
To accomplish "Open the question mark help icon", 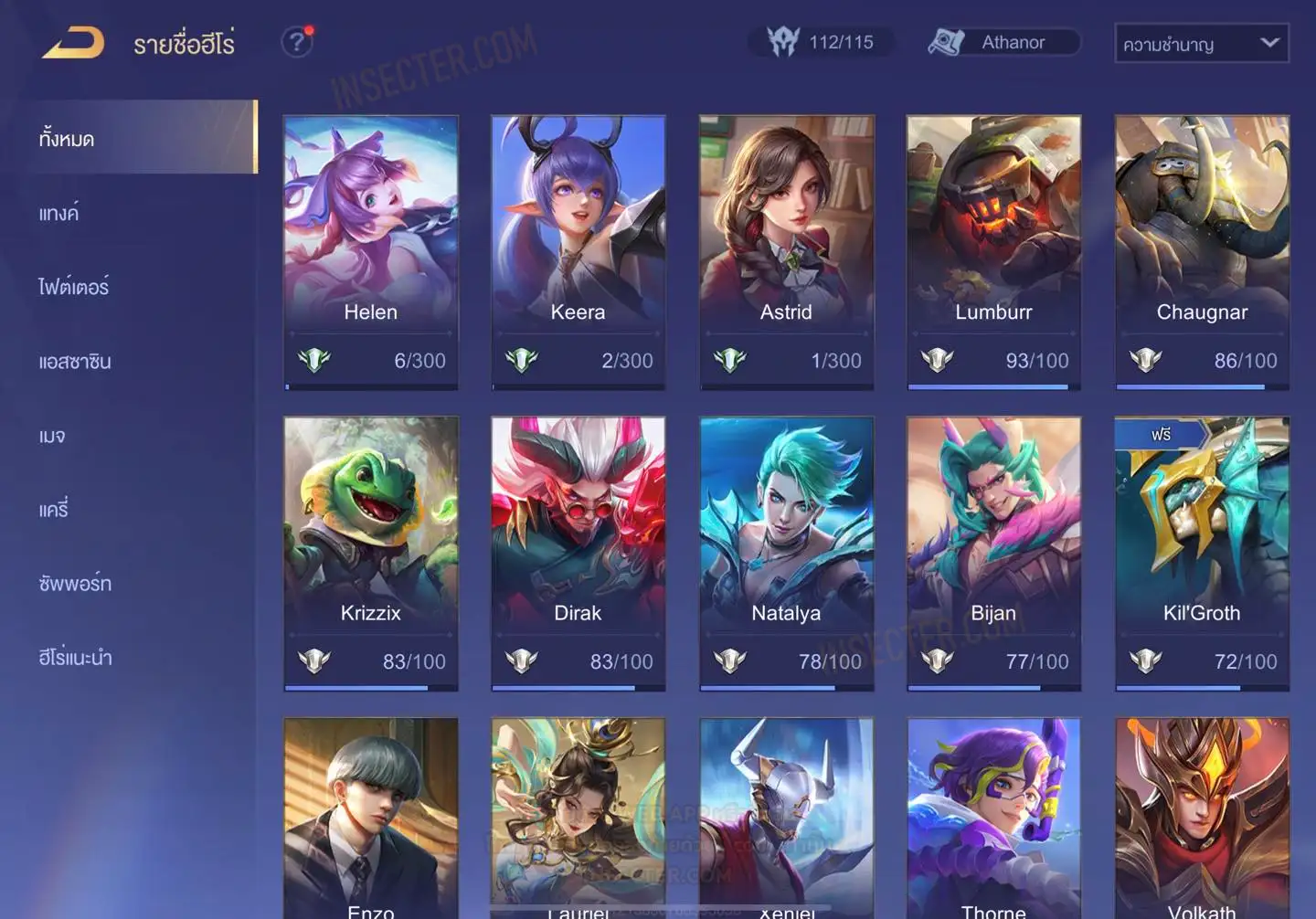I will pos(296,42).
